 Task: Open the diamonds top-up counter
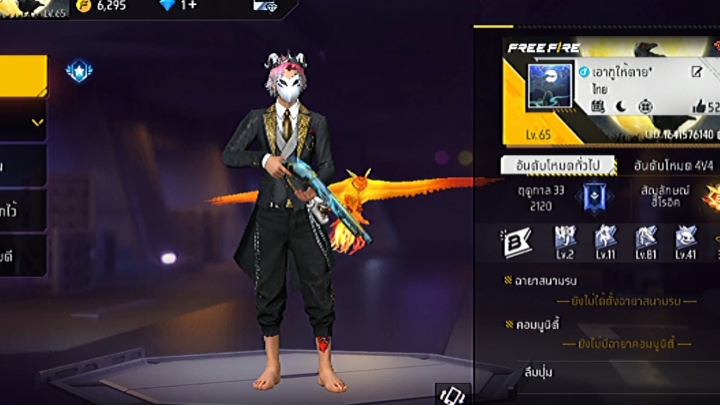[178, 6]
